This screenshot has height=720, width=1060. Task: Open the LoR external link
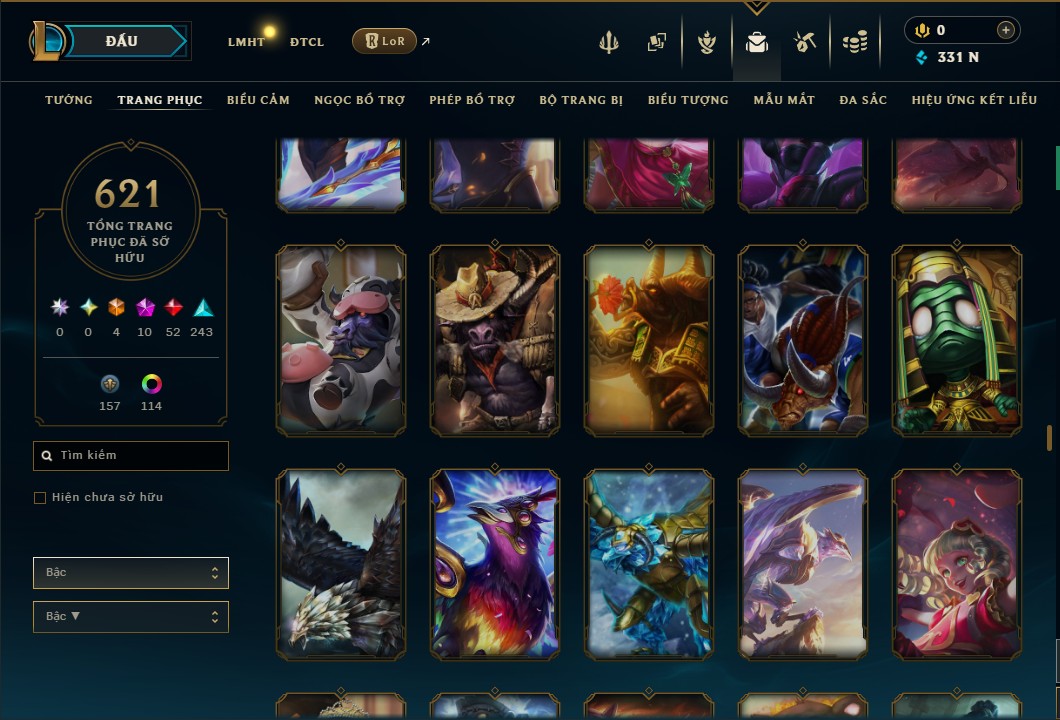(385, 41)
